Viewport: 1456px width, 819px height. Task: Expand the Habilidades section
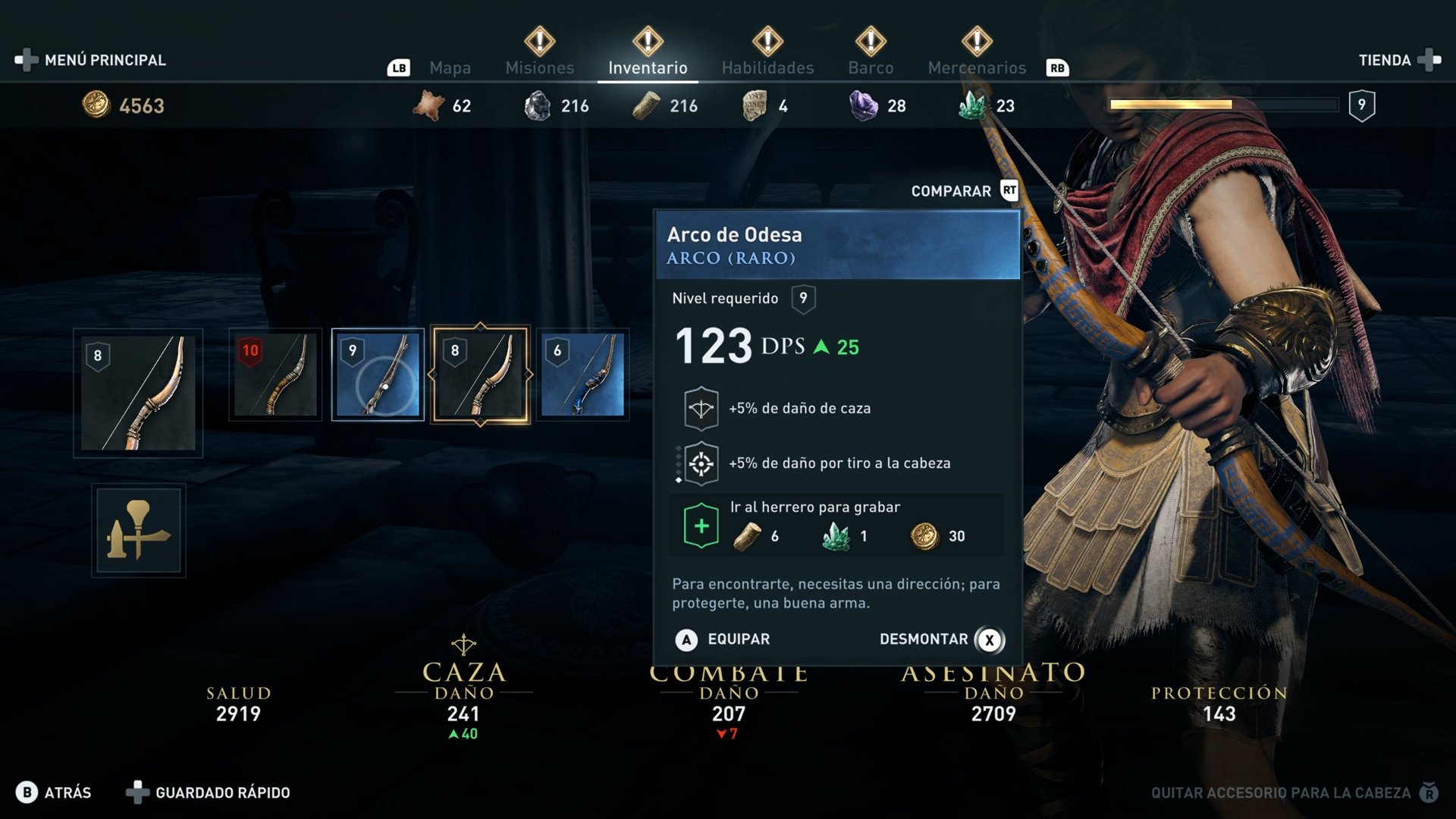767,67
